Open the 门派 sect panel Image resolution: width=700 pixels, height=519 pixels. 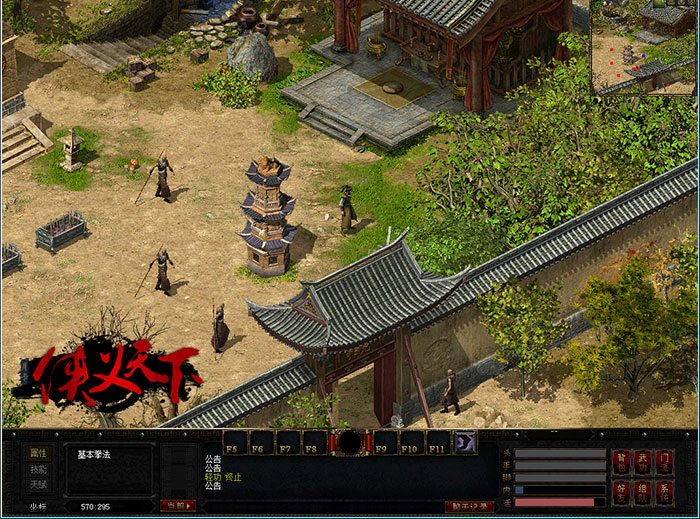[x=666, y=462]
